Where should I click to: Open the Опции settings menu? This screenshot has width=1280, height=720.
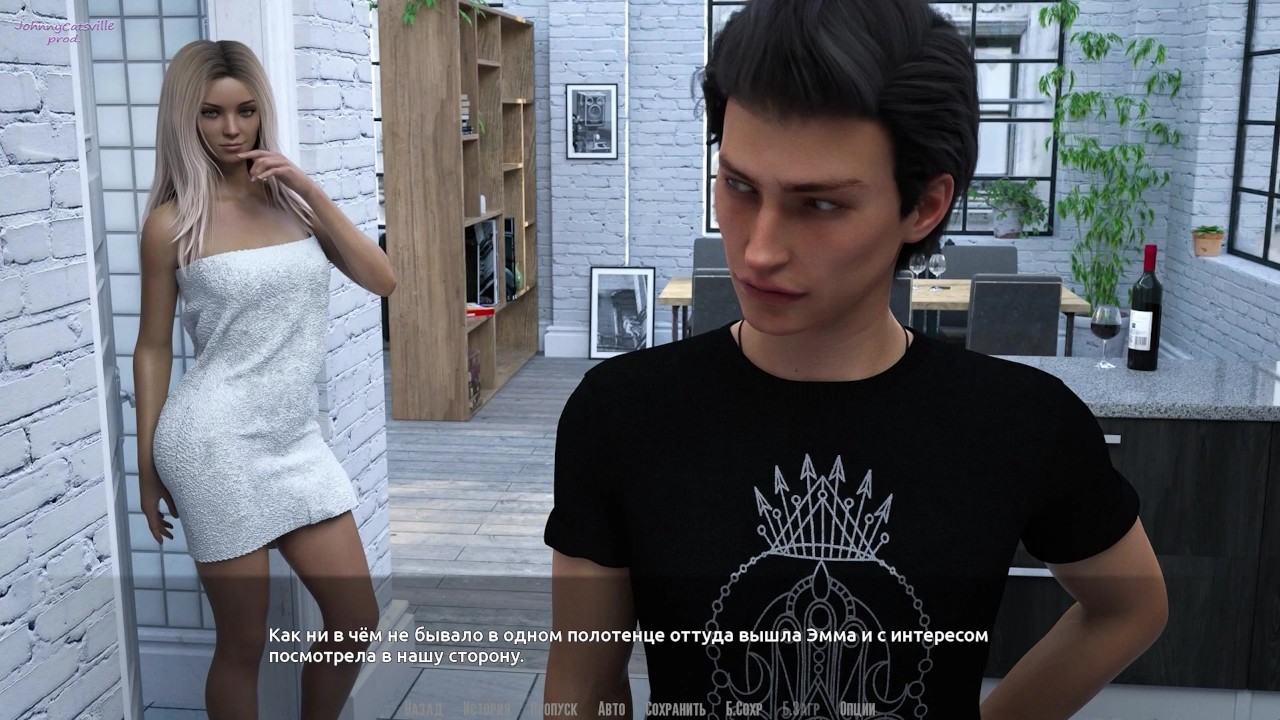pyautogui.click(x=858, y=709)
